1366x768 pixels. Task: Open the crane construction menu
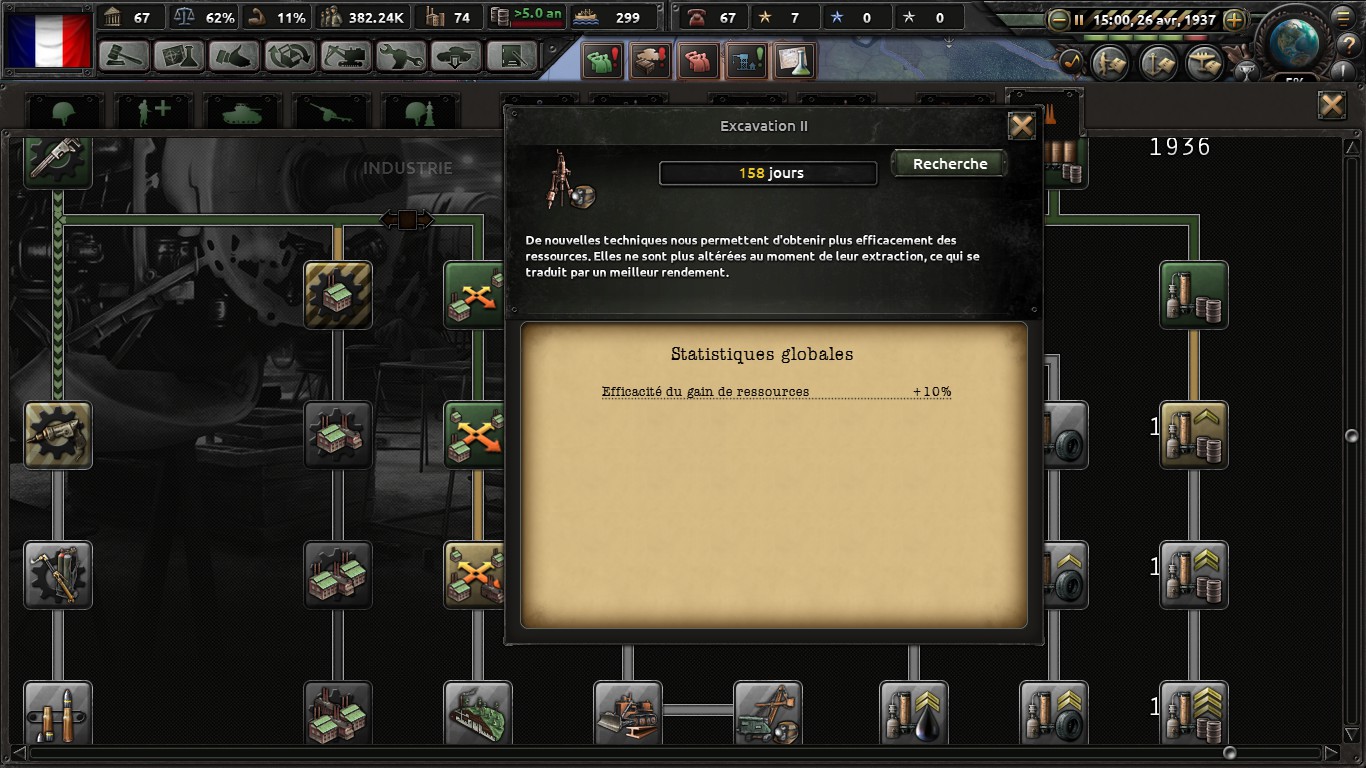coord(345,56)
